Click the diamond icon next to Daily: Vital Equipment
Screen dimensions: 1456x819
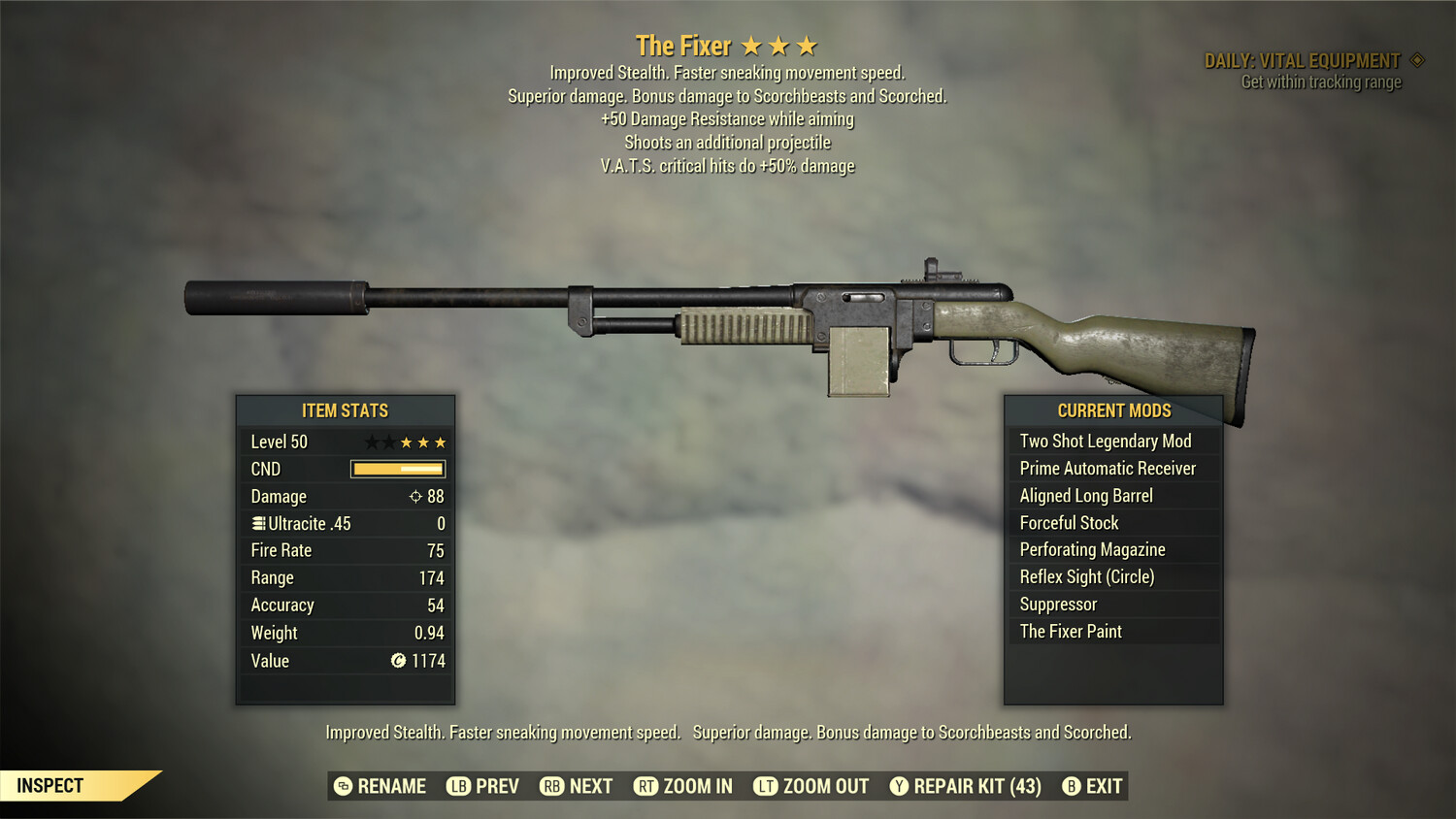pyautogui.click(x=1415, y=59)
